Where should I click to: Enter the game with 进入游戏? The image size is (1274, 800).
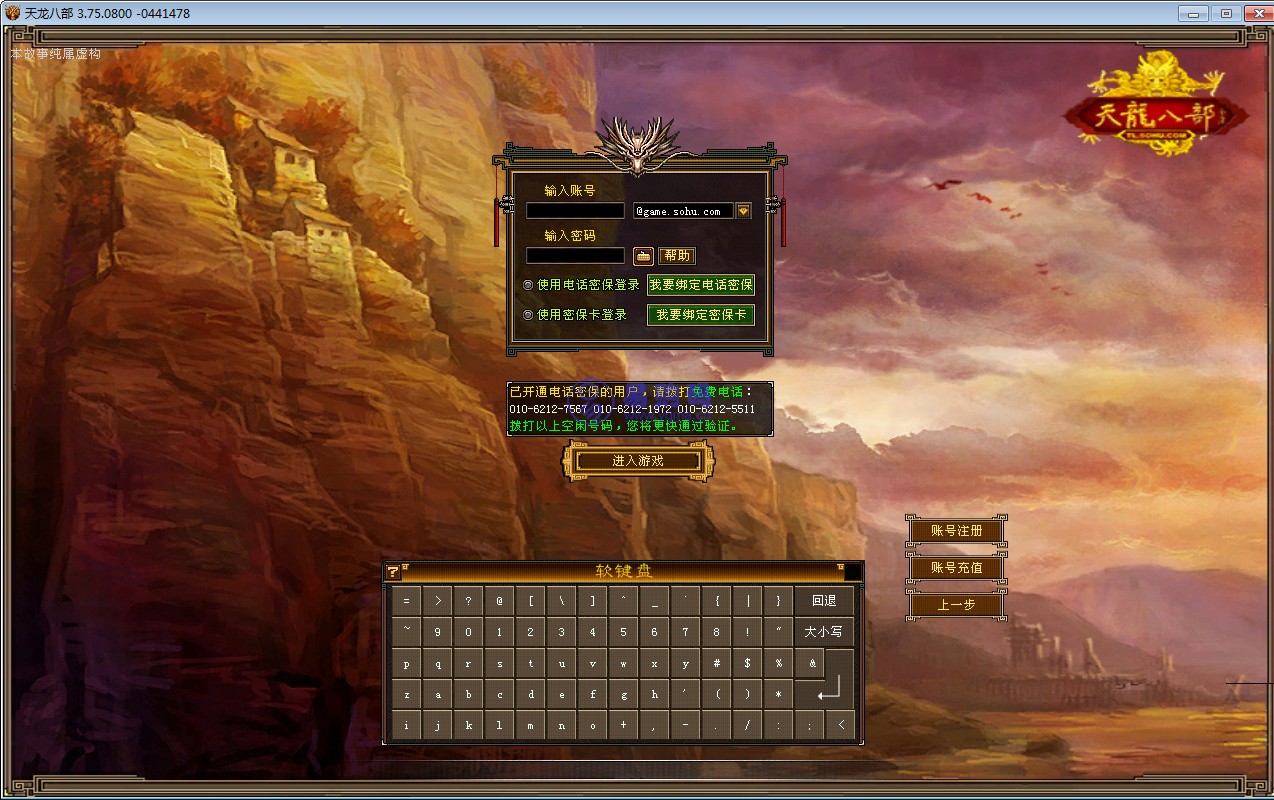(638, 461)
